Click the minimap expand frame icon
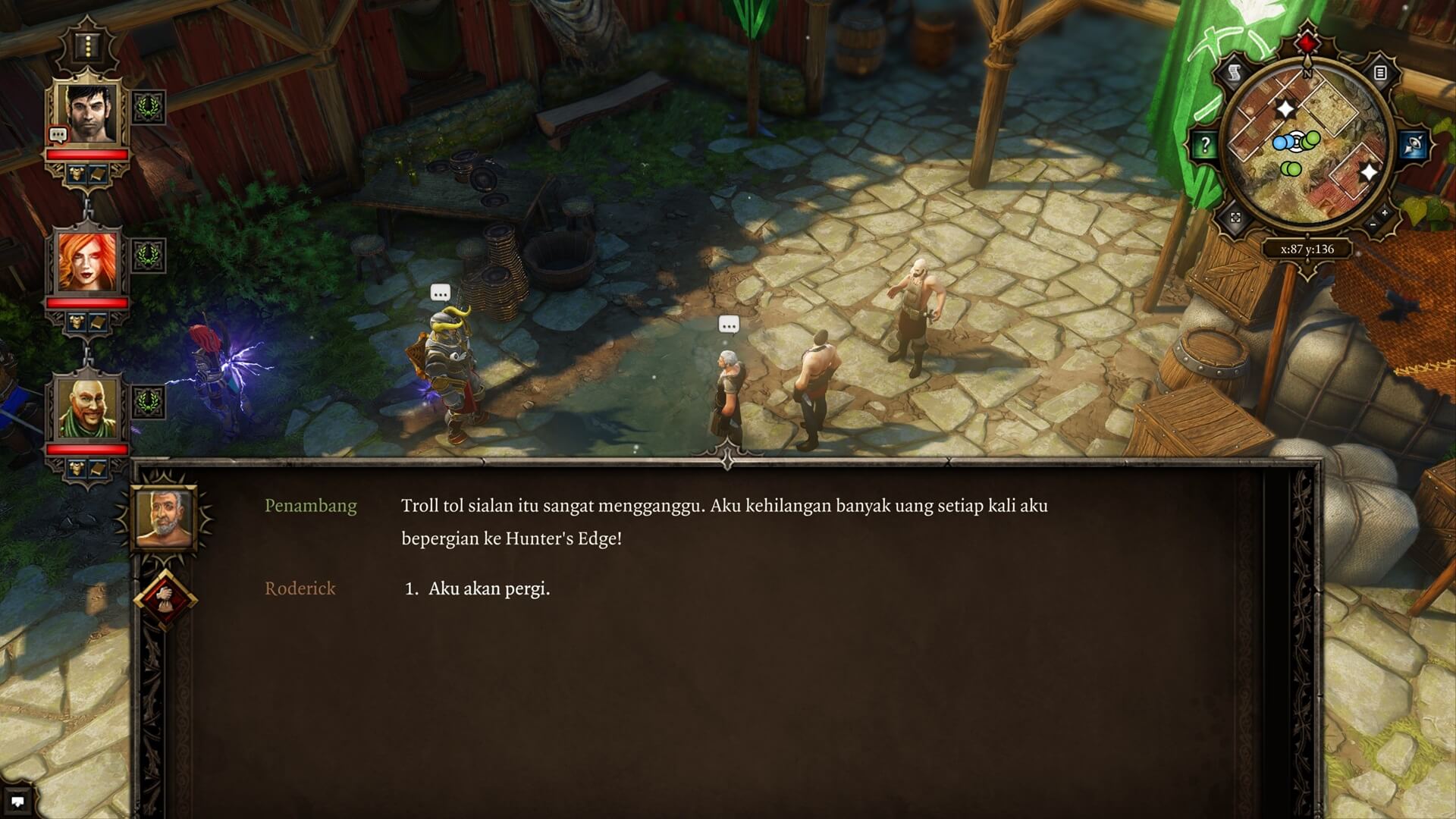 [x=1235, y=218]
